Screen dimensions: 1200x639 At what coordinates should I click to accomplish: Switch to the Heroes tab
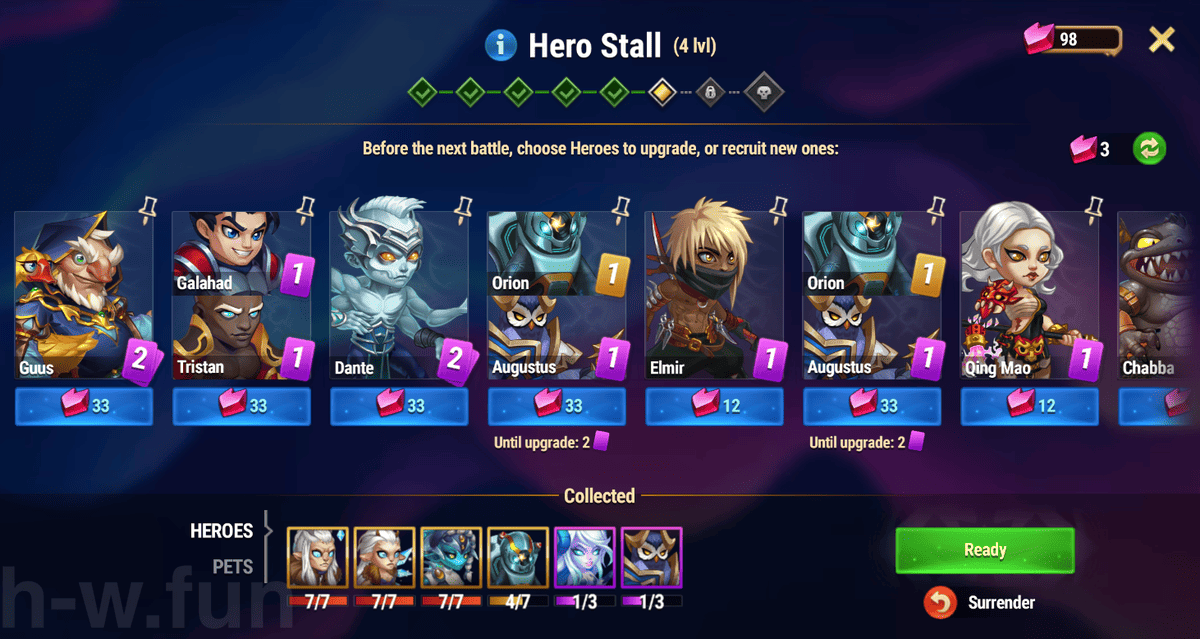click(222, 531)
